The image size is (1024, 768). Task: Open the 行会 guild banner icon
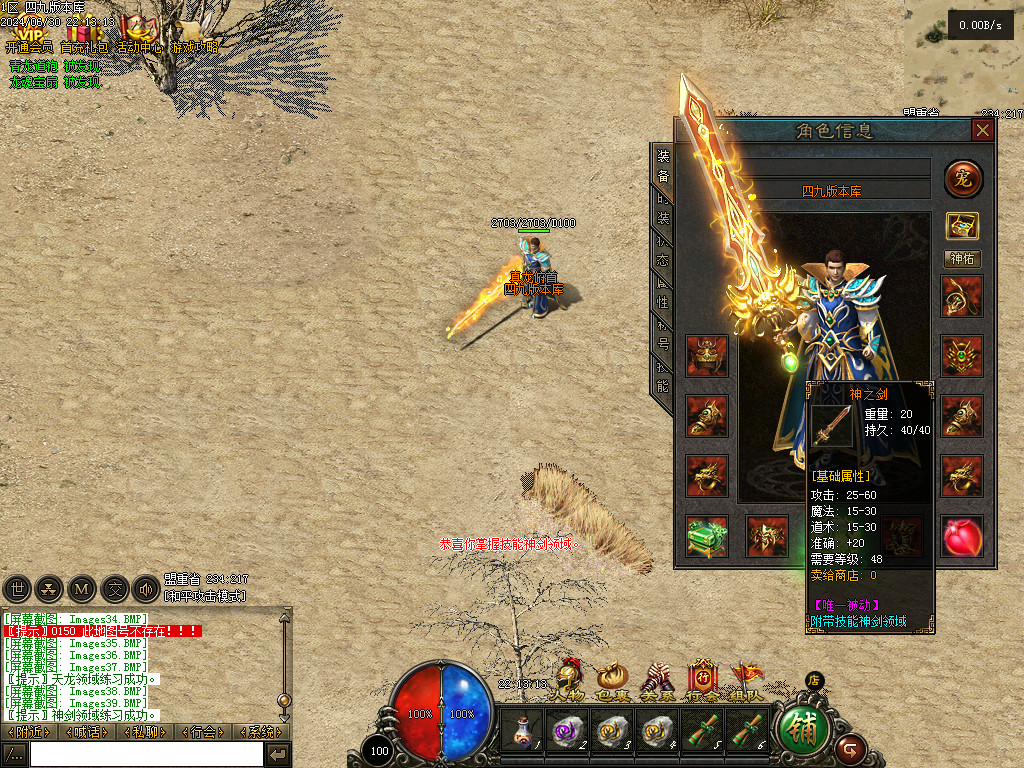(x=702, y=681)
